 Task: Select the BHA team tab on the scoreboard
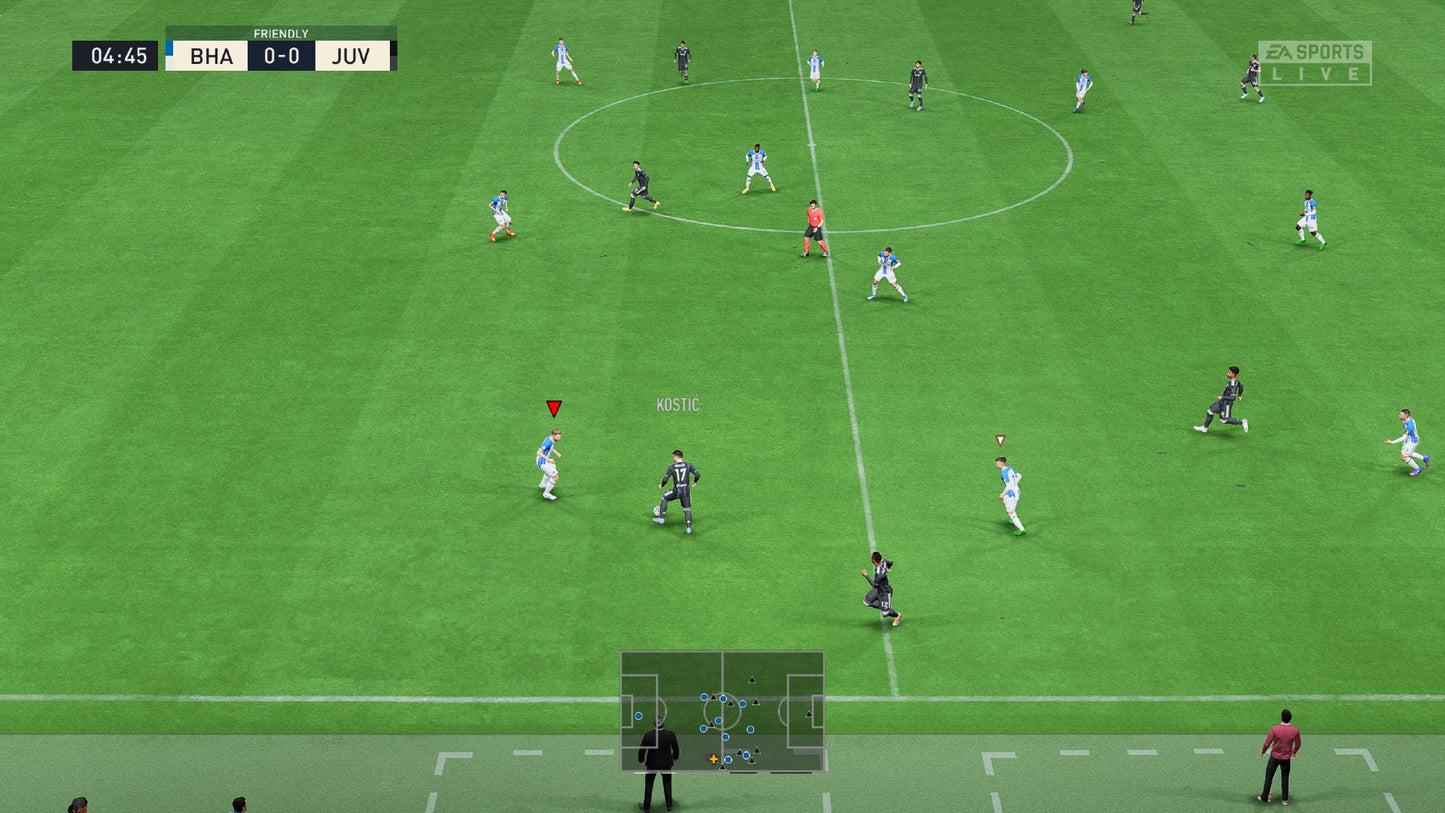point(210,56)
